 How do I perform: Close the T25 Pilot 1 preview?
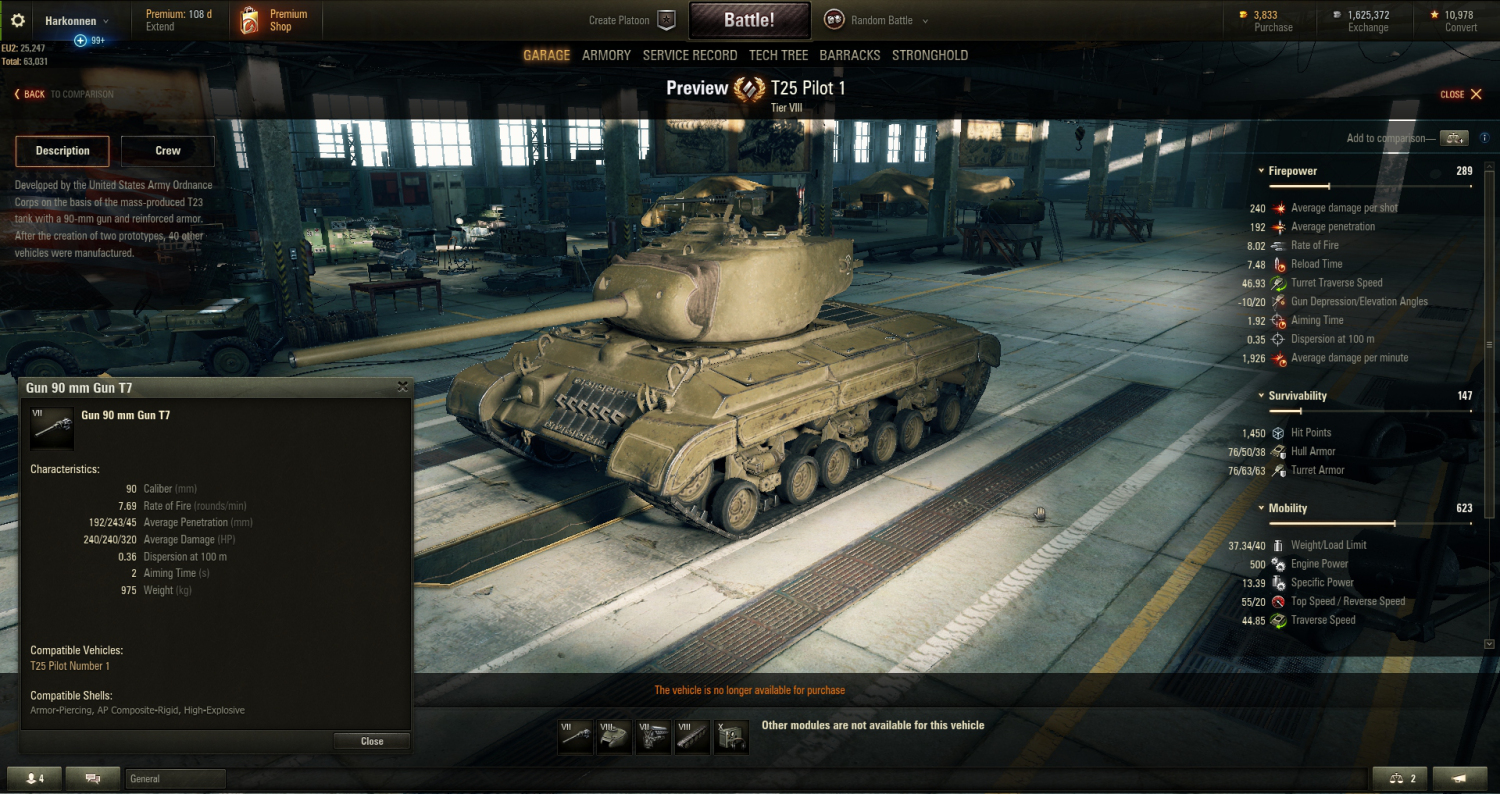tap(1465, 94)
